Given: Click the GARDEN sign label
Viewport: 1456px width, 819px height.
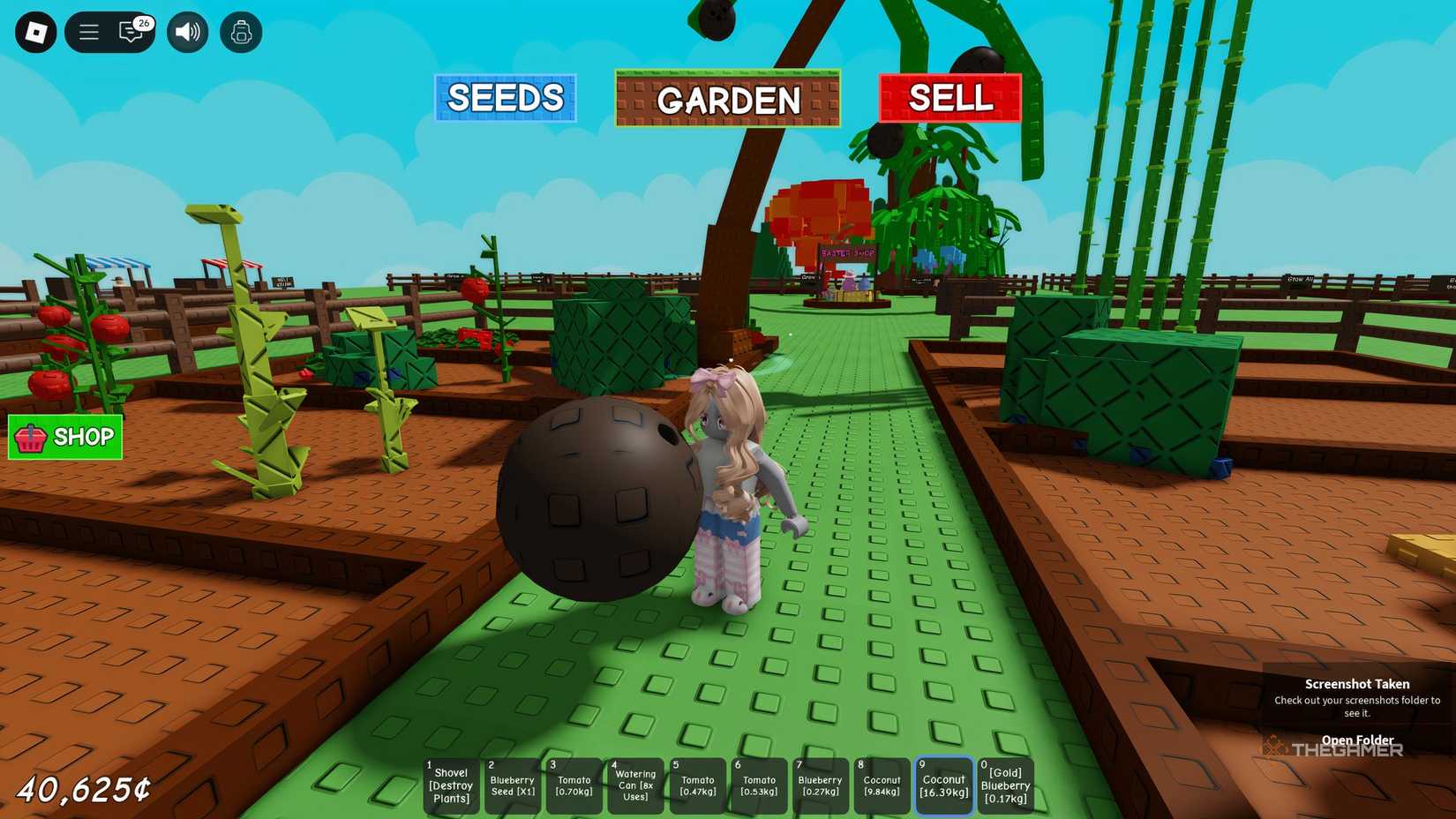Looking at the screenshot, I should point(726,100).
